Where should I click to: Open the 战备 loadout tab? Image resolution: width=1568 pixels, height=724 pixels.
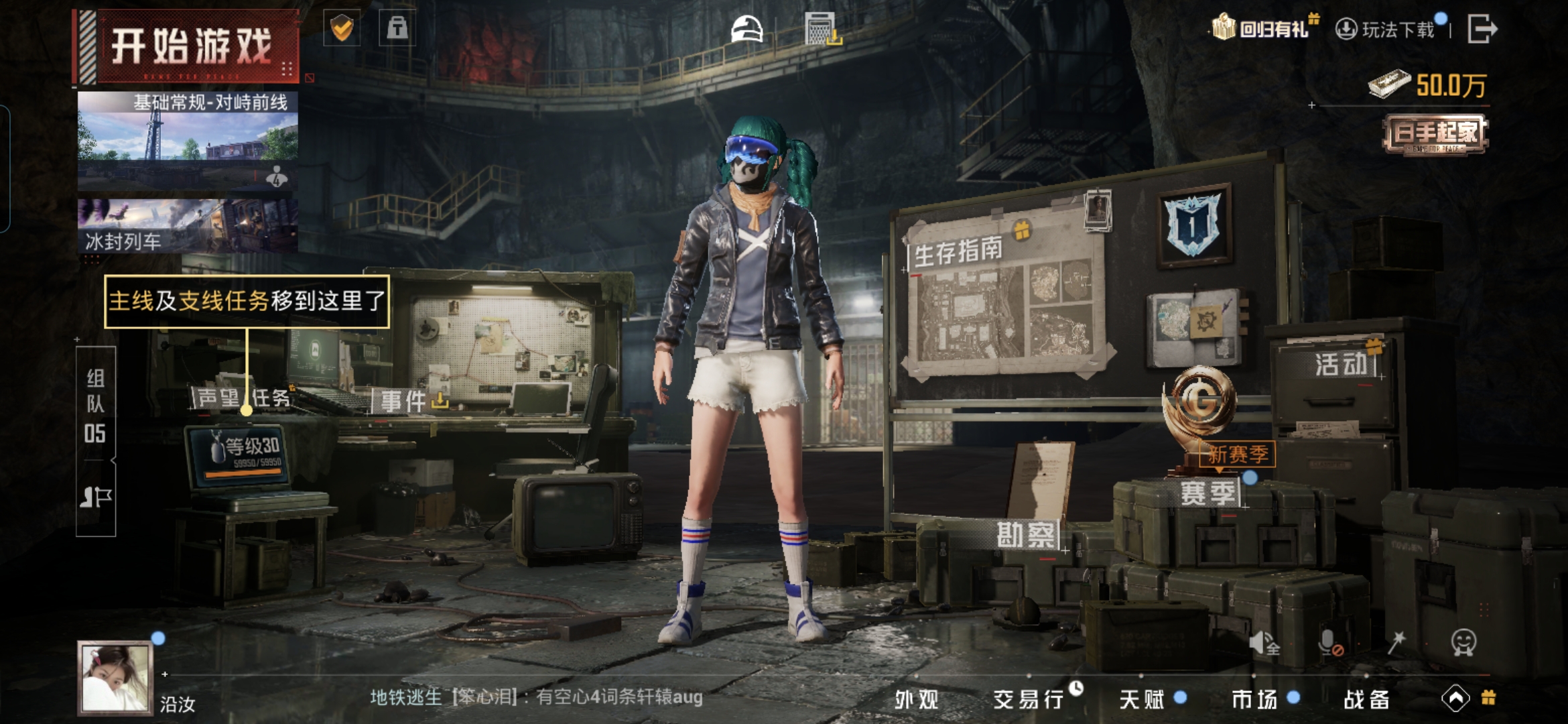click(x=1366, y=699)
